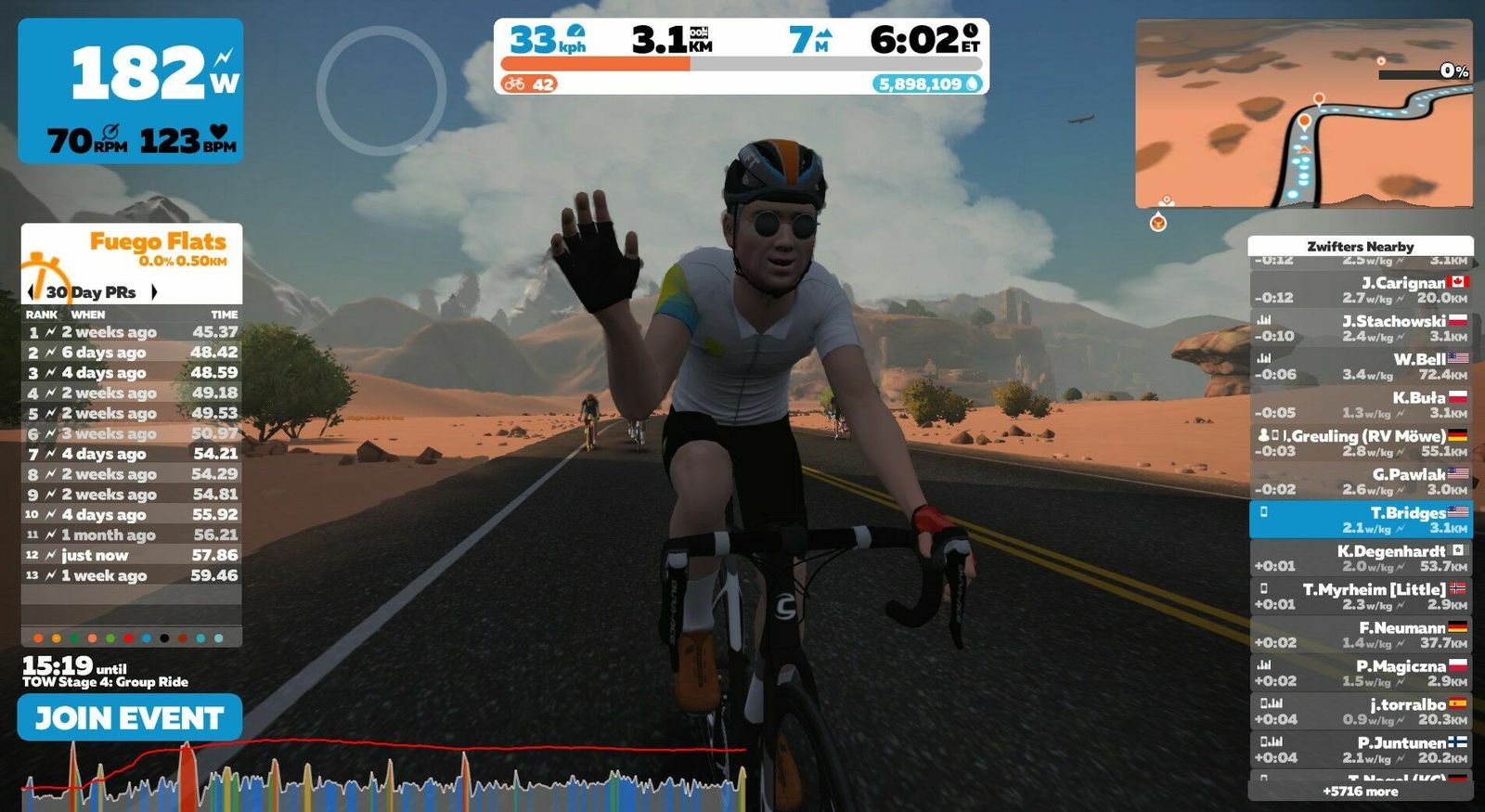Choose P.Juntunen from Zwifters Nearby

(x=1361, y=750)
